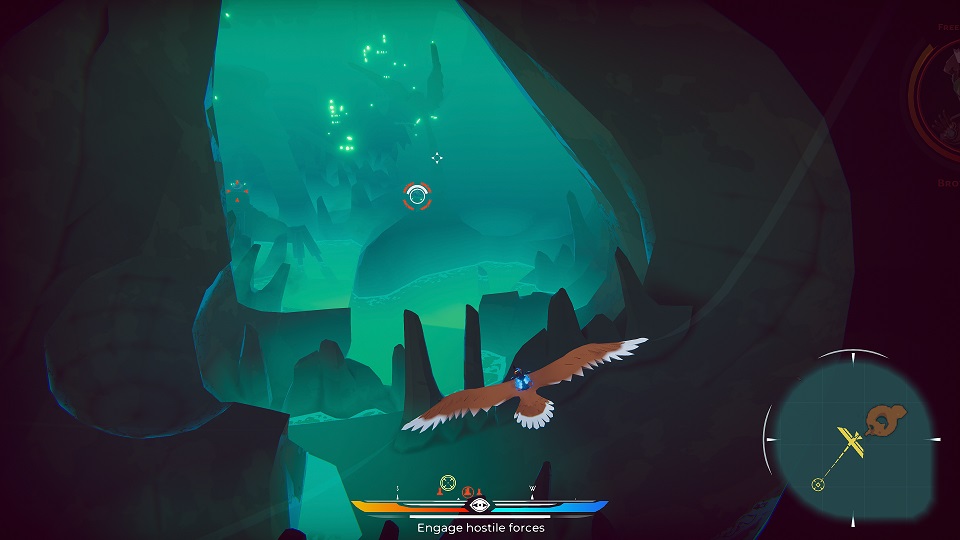Click the Engage hostile forces objective
Screen dimensions: 960x540
coord(480,528)
